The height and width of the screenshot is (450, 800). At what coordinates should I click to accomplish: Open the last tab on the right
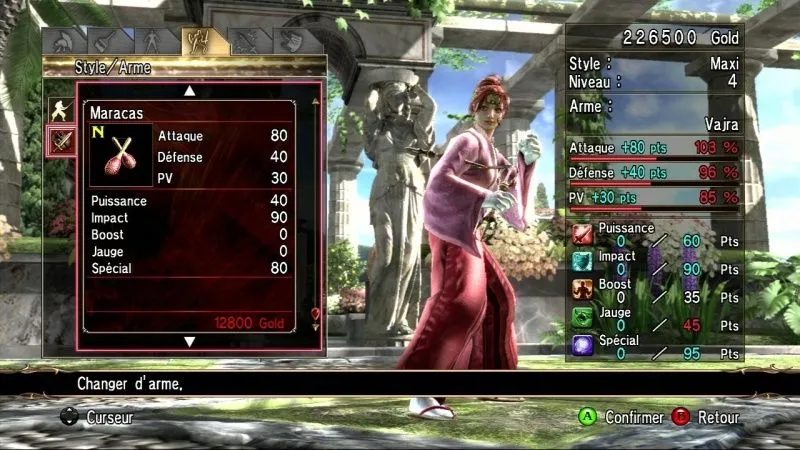coord(289,41)
